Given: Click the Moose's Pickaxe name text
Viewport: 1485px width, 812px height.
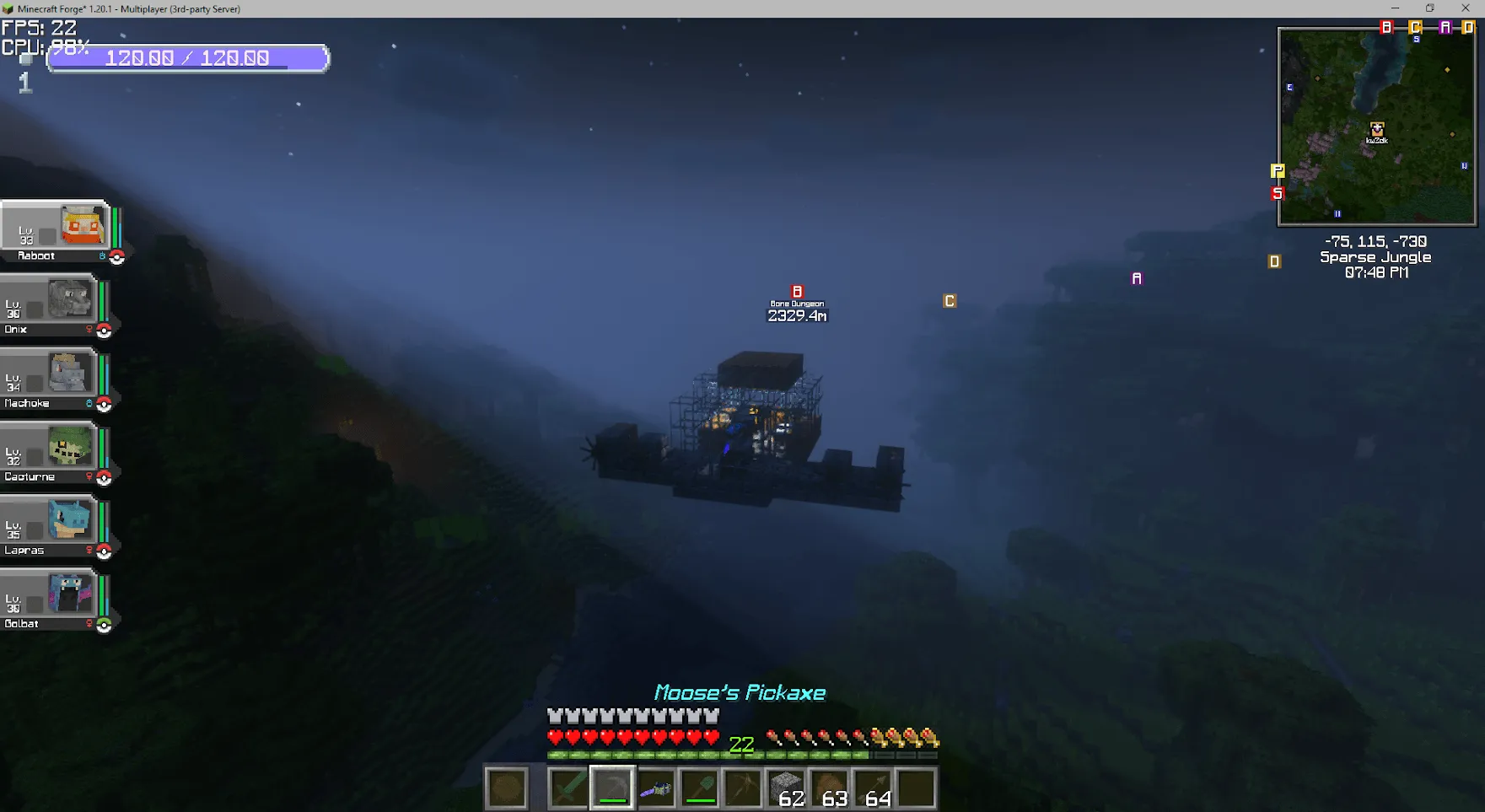Looking at the screenshot, I should [x=740, y=693].
